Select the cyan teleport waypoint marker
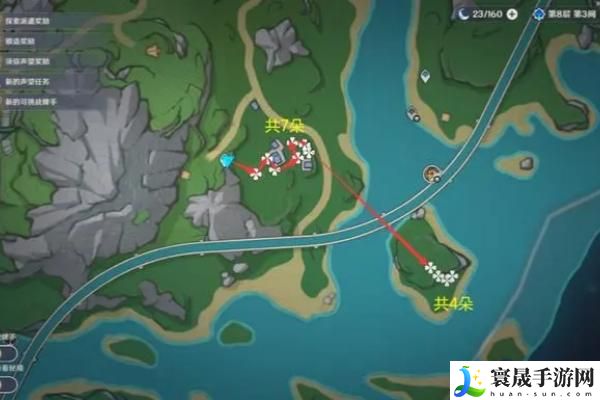 pos(226,159)
